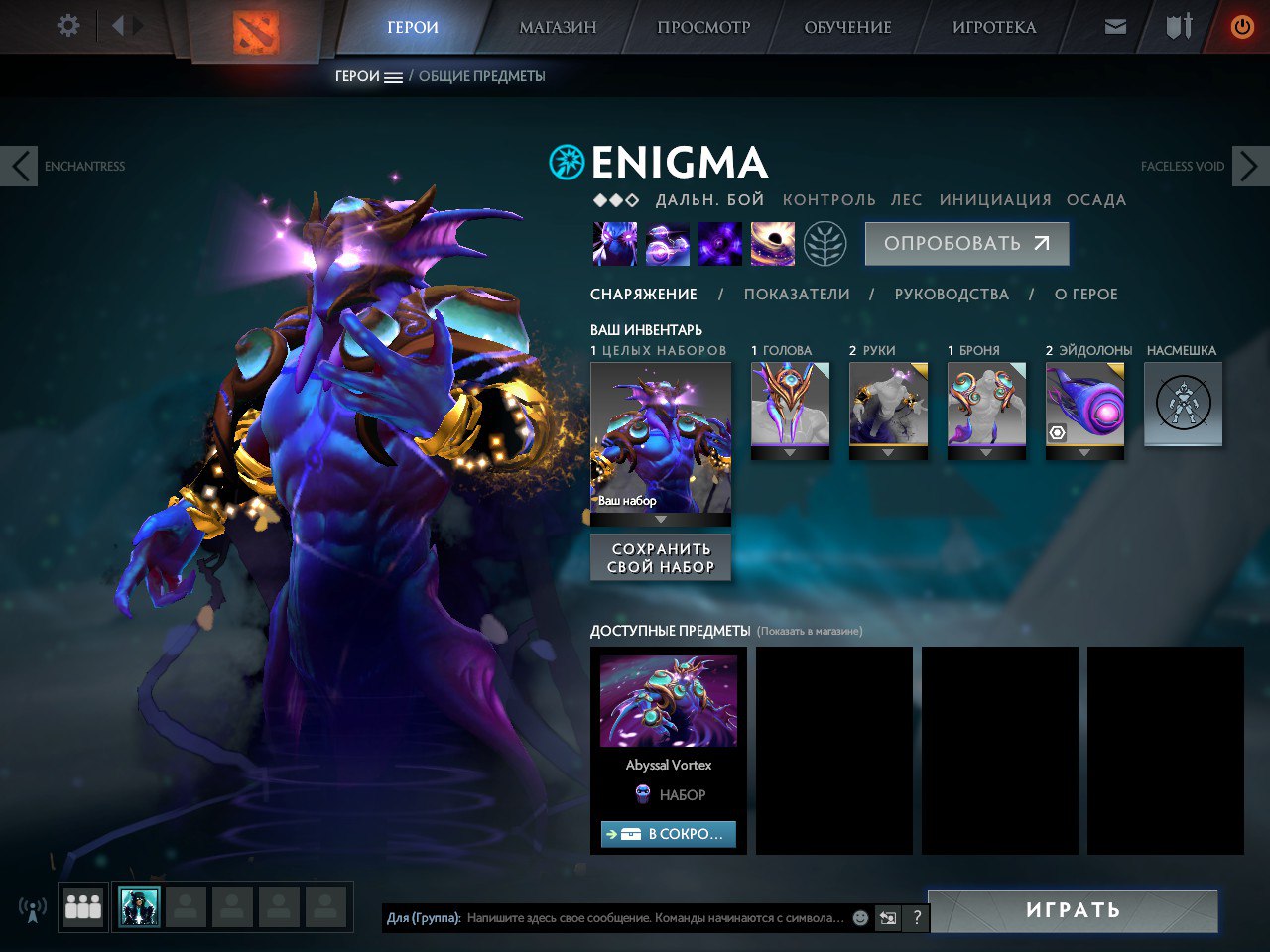1270x952 pixels.
Task: Select the Abyssal Vortex set thumbnail
Action: [668, 701]
